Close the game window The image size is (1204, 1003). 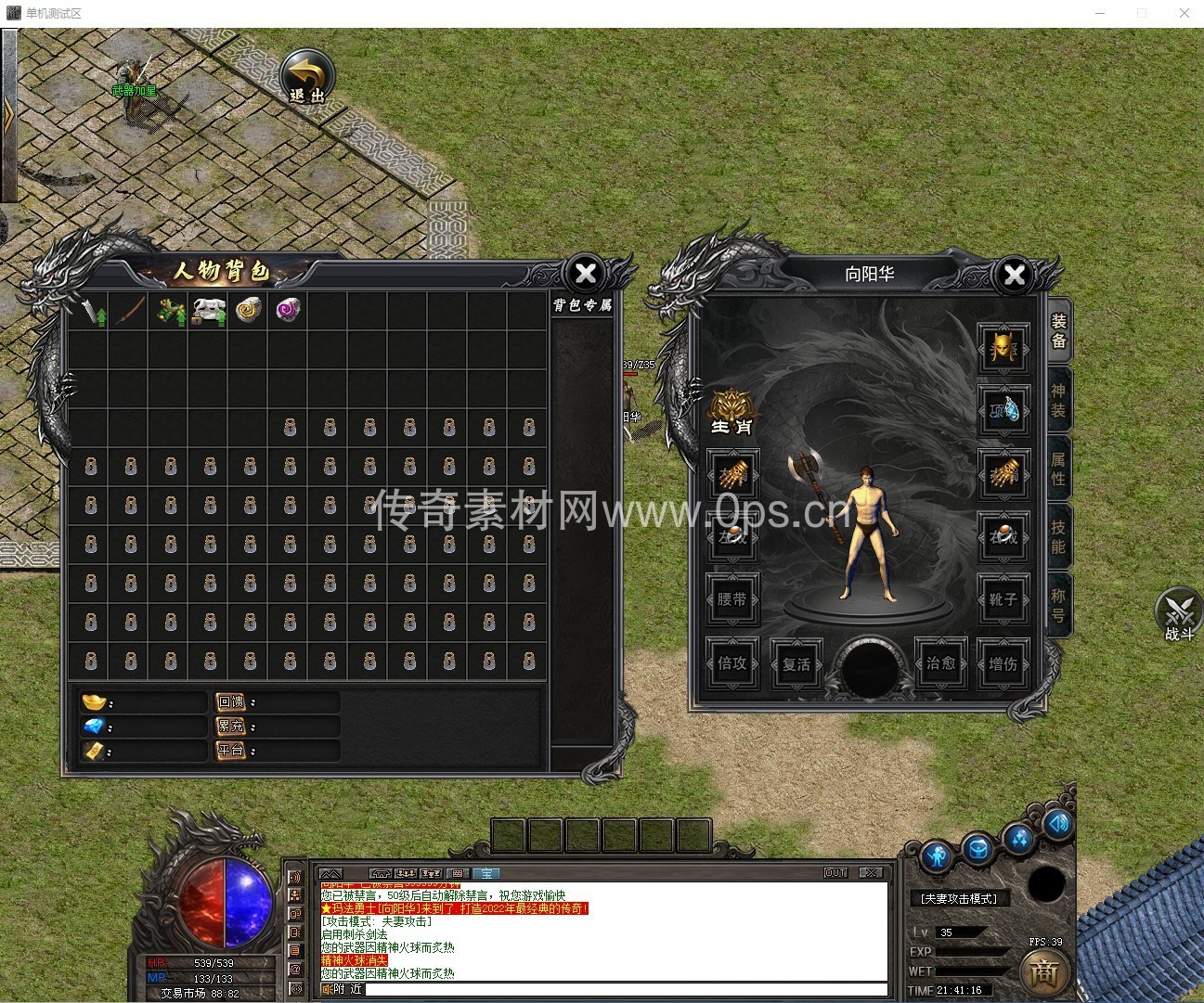pyautogui.click(x=1185, y=13)
